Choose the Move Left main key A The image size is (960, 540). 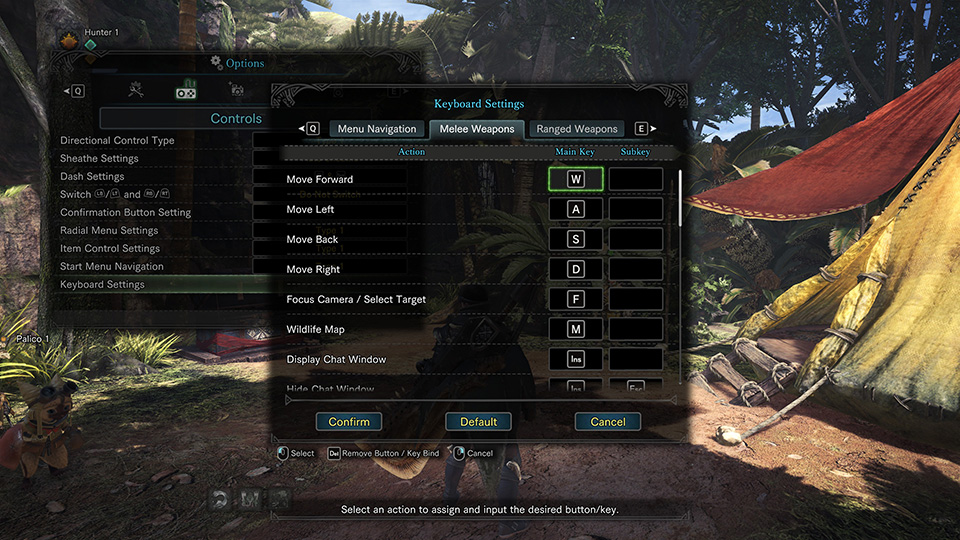575,209
